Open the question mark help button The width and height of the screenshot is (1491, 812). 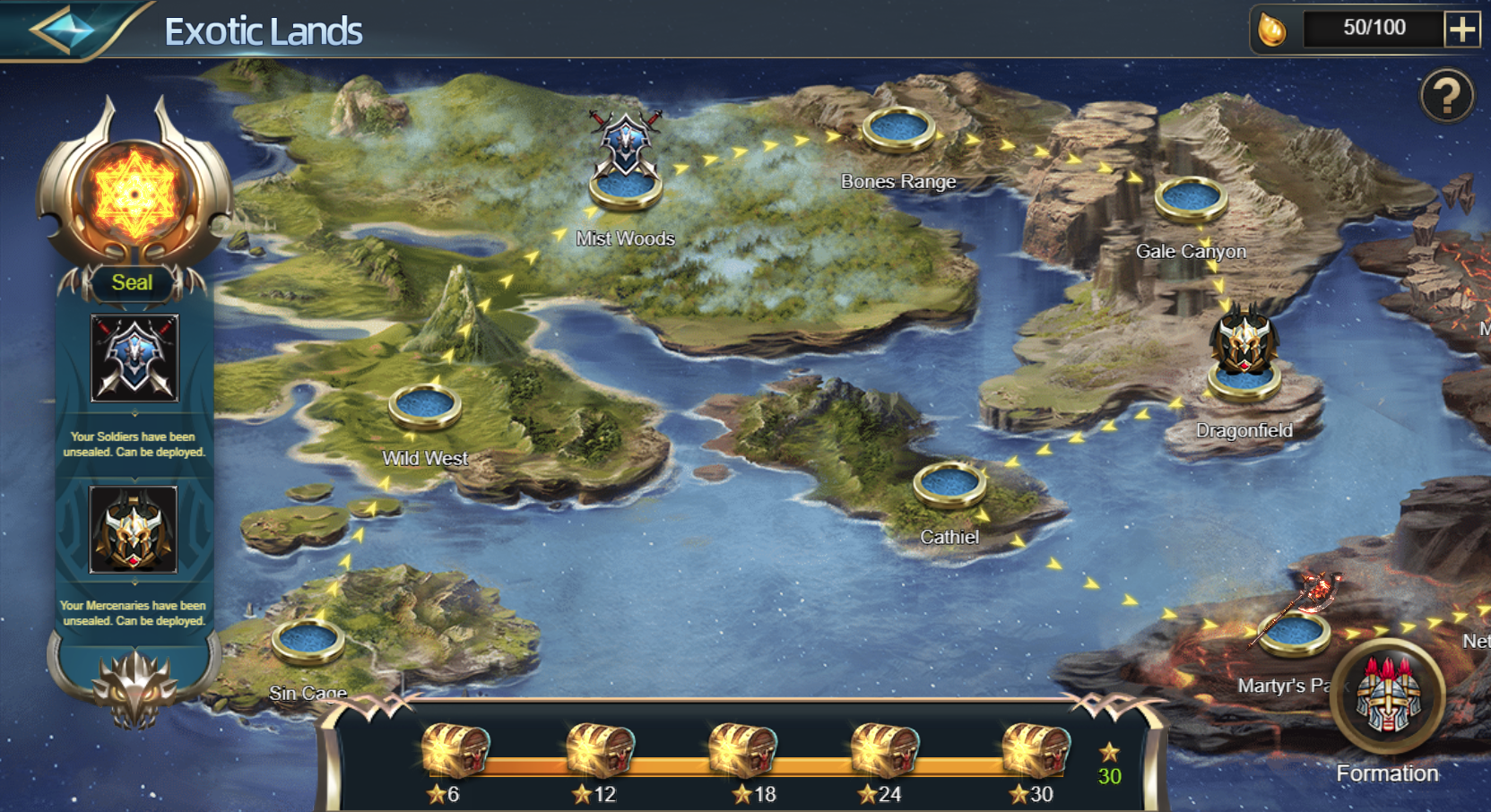coord(1446,96)
